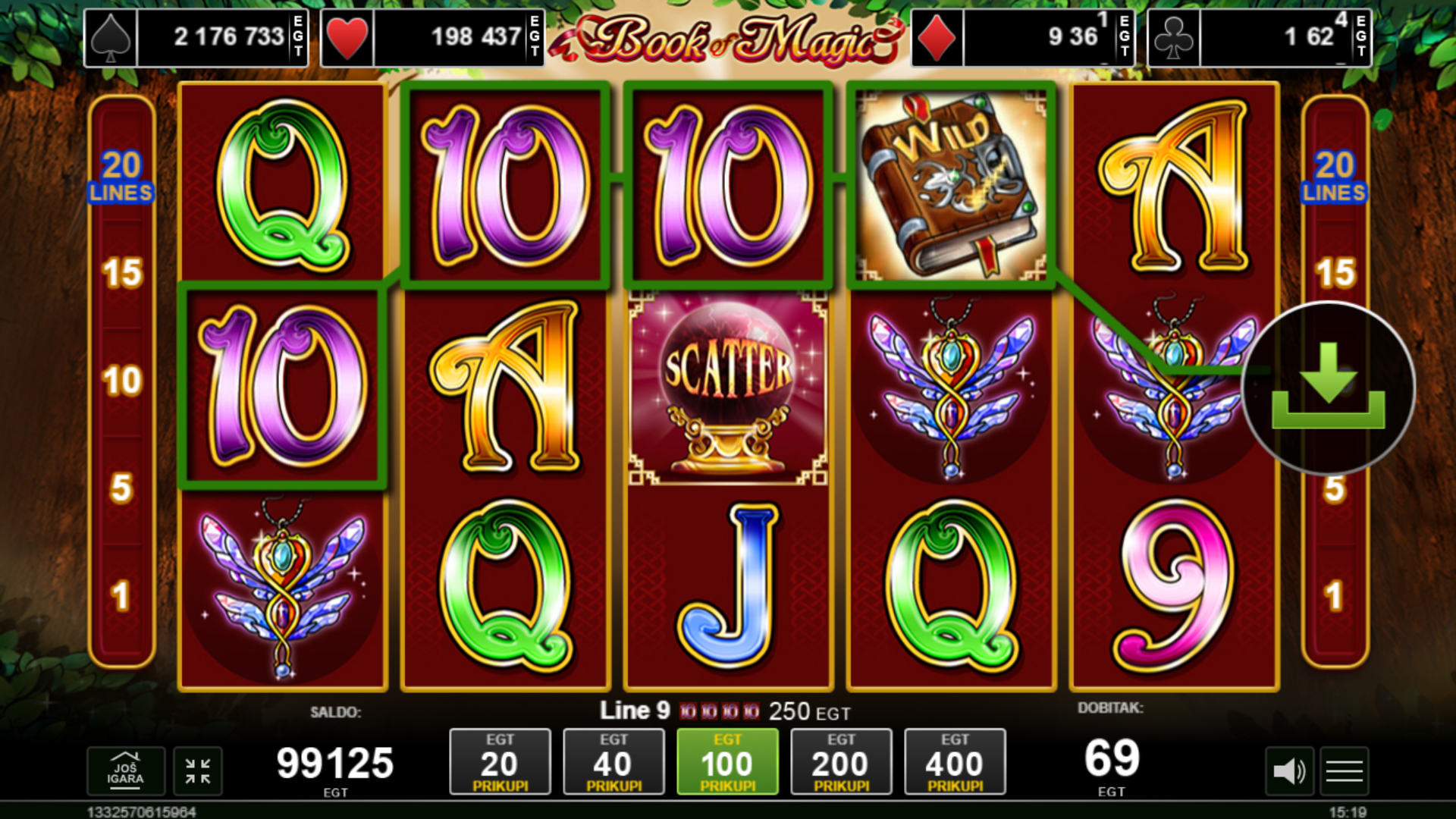Image resolution: width=1456 pixels, height=819 pixels.
Task: Open the club jackpot panel
Action: (1259, 37)
